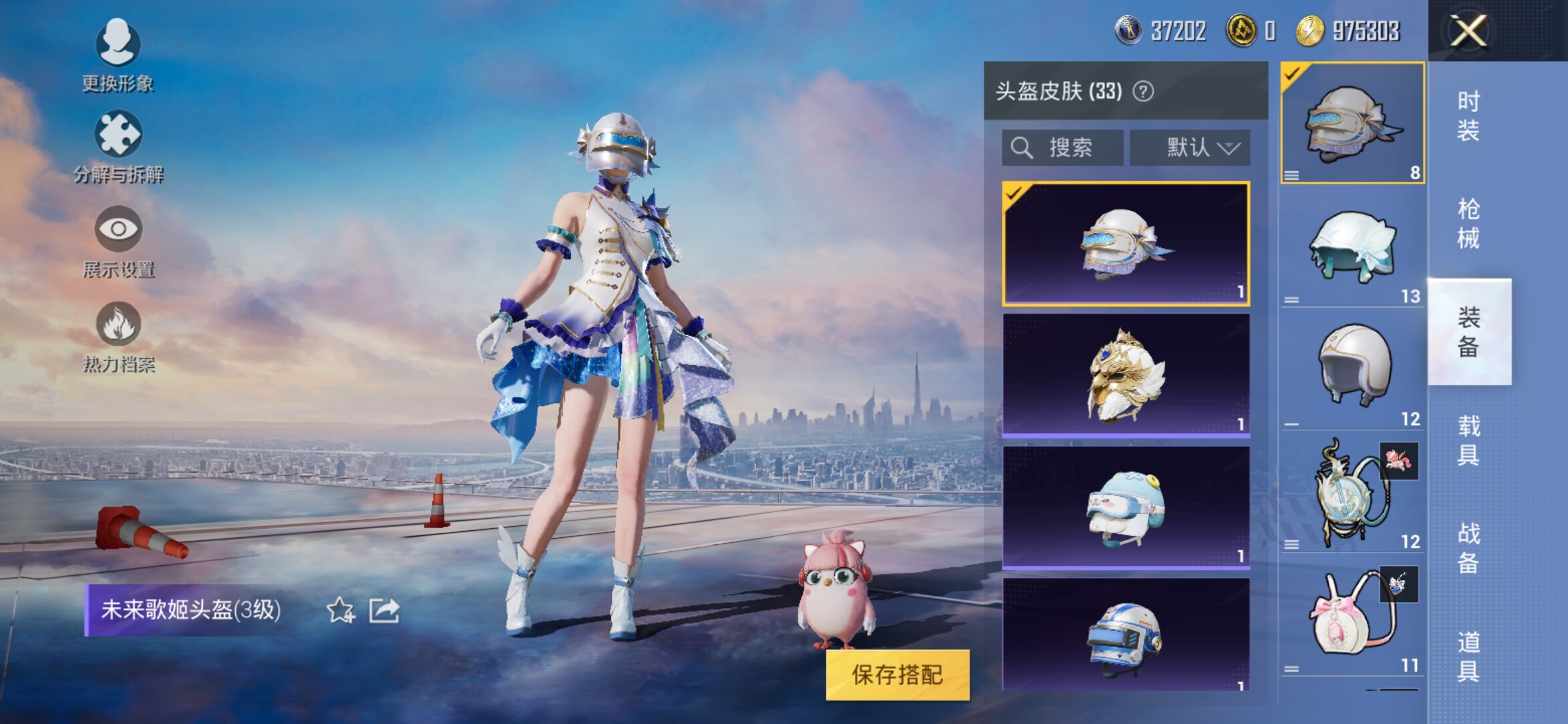The width and height of the screenshot is (1568, 724).
Task: Open the 战备 combat gear tab
Action: (1468, 548)
